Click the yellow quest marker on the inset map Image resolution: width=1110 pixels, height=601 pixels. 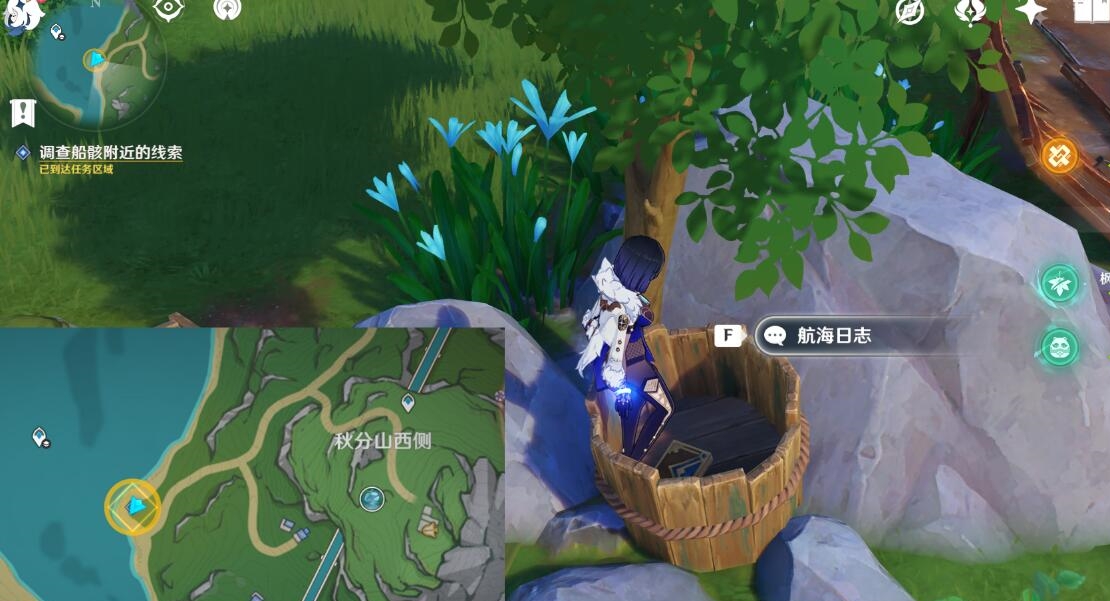tap(133, 507)
